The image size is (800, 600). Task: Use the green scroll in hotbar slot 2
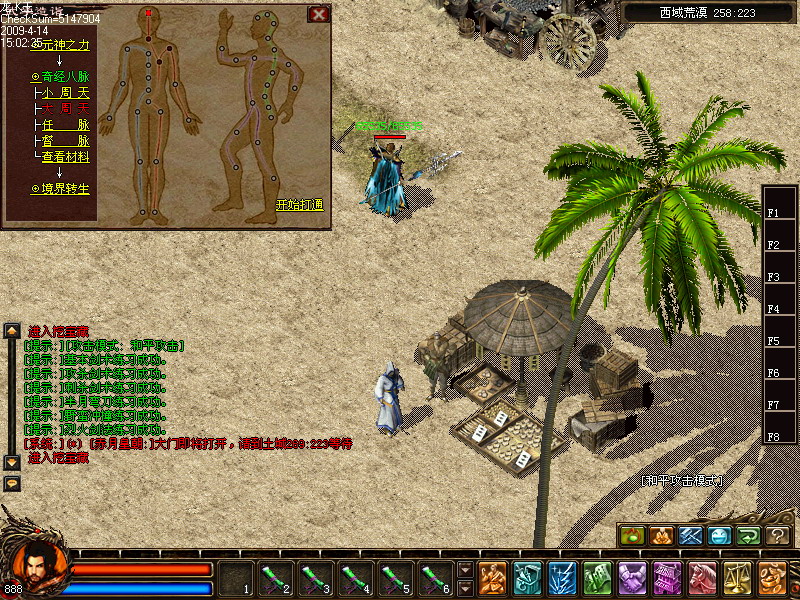tap(275, 578)
